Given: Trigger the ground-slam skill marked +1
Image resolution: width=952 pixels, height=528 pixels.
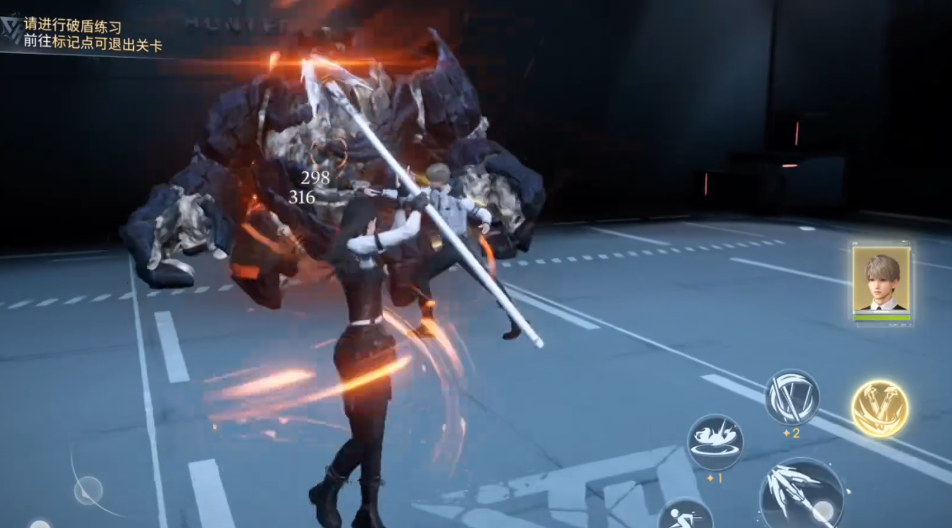Looking at the screenshot, I should pos(715,440).
